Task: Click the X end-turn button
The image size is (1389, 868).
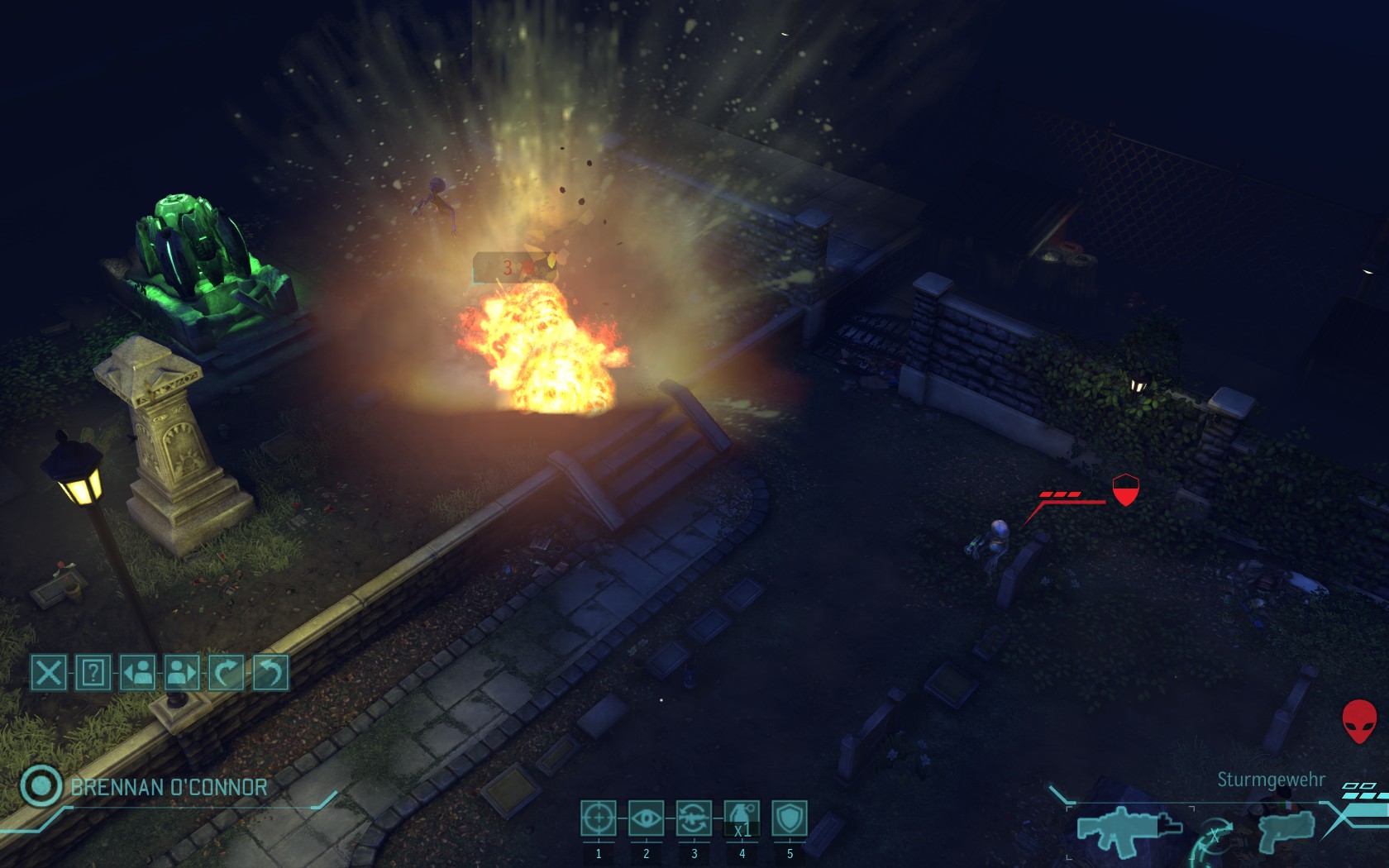Action: pyautogui.click(x=49, y=672)
